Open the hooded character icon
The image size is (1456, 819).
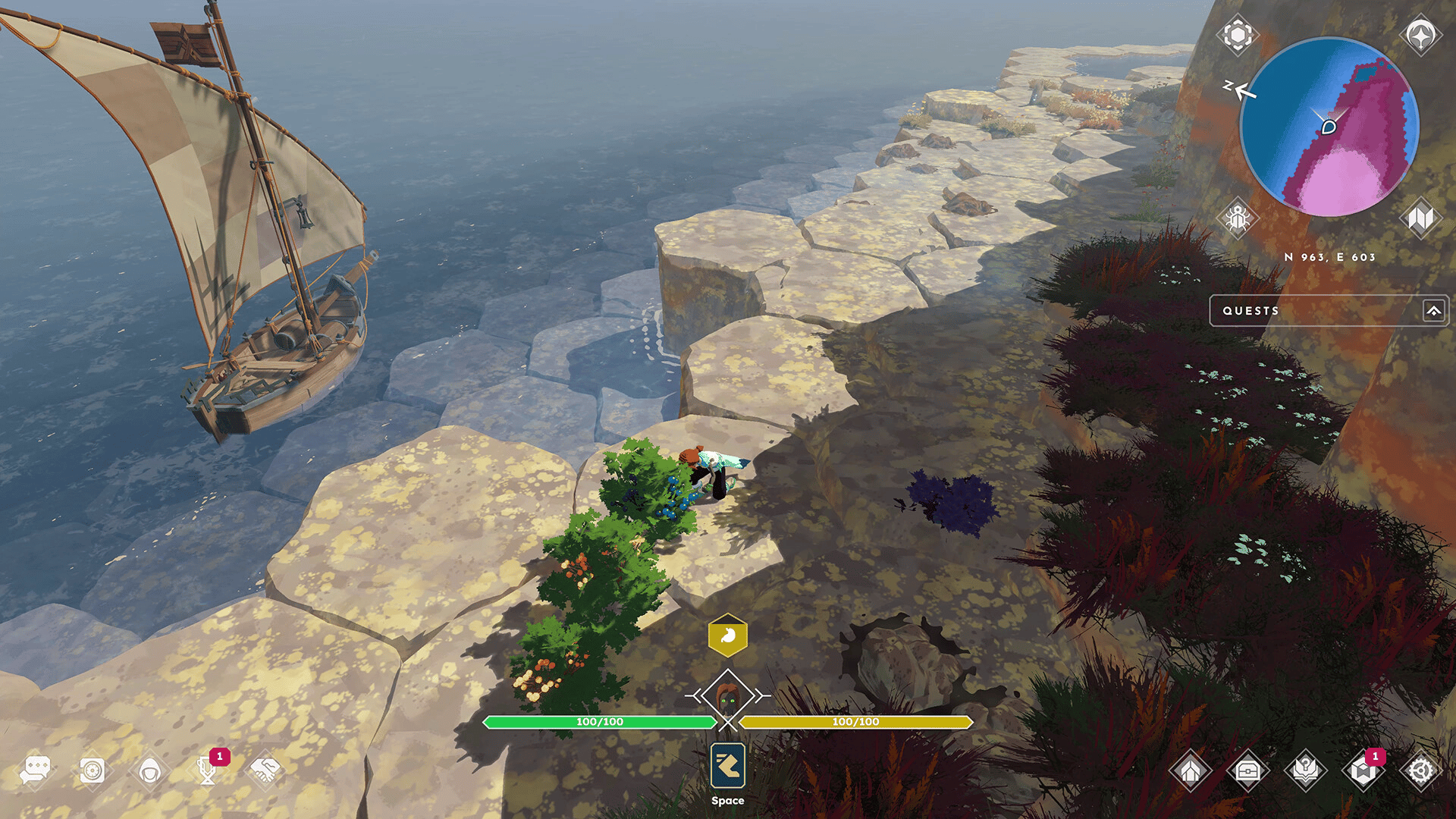coord(150,771)
